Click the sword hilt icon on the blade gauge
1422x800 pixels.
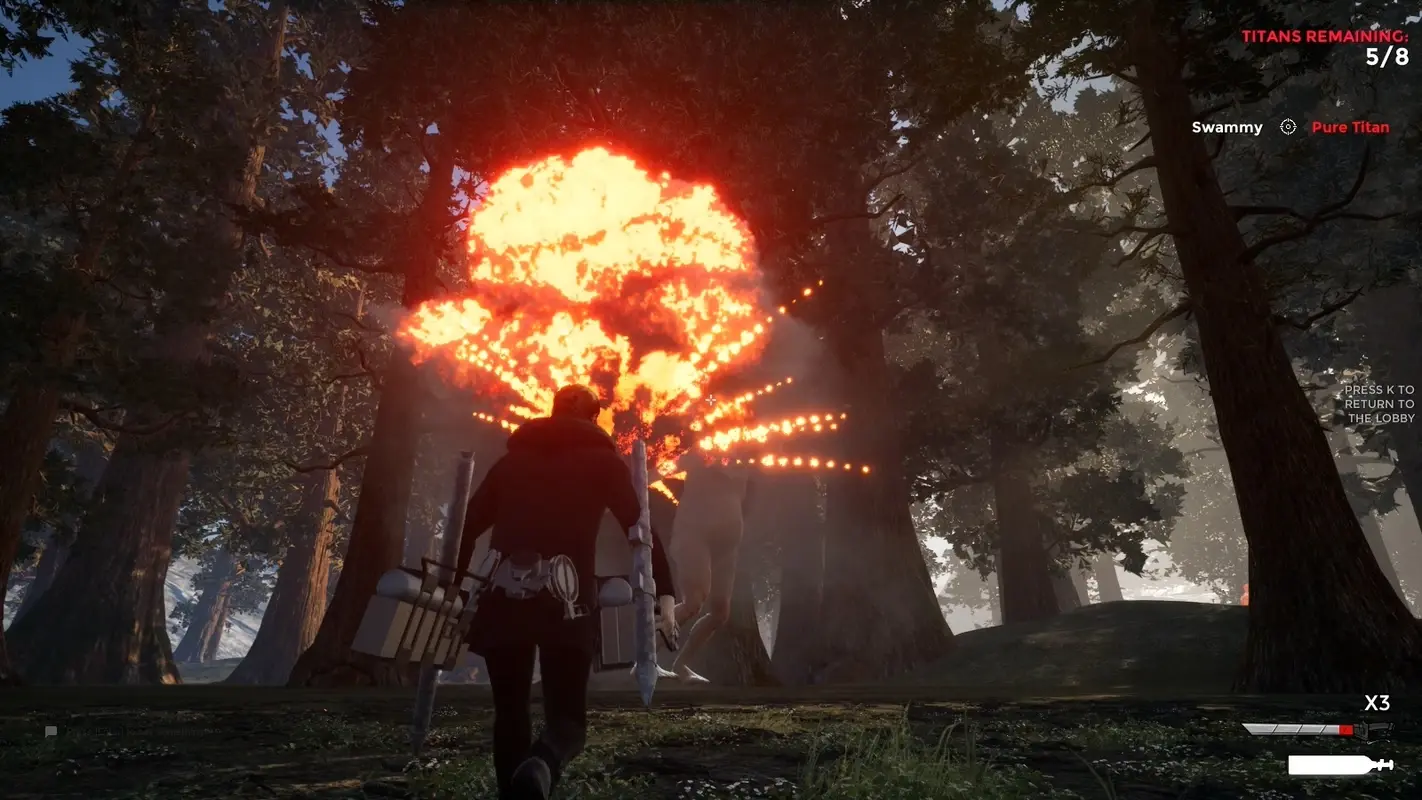coord(1374,729)
